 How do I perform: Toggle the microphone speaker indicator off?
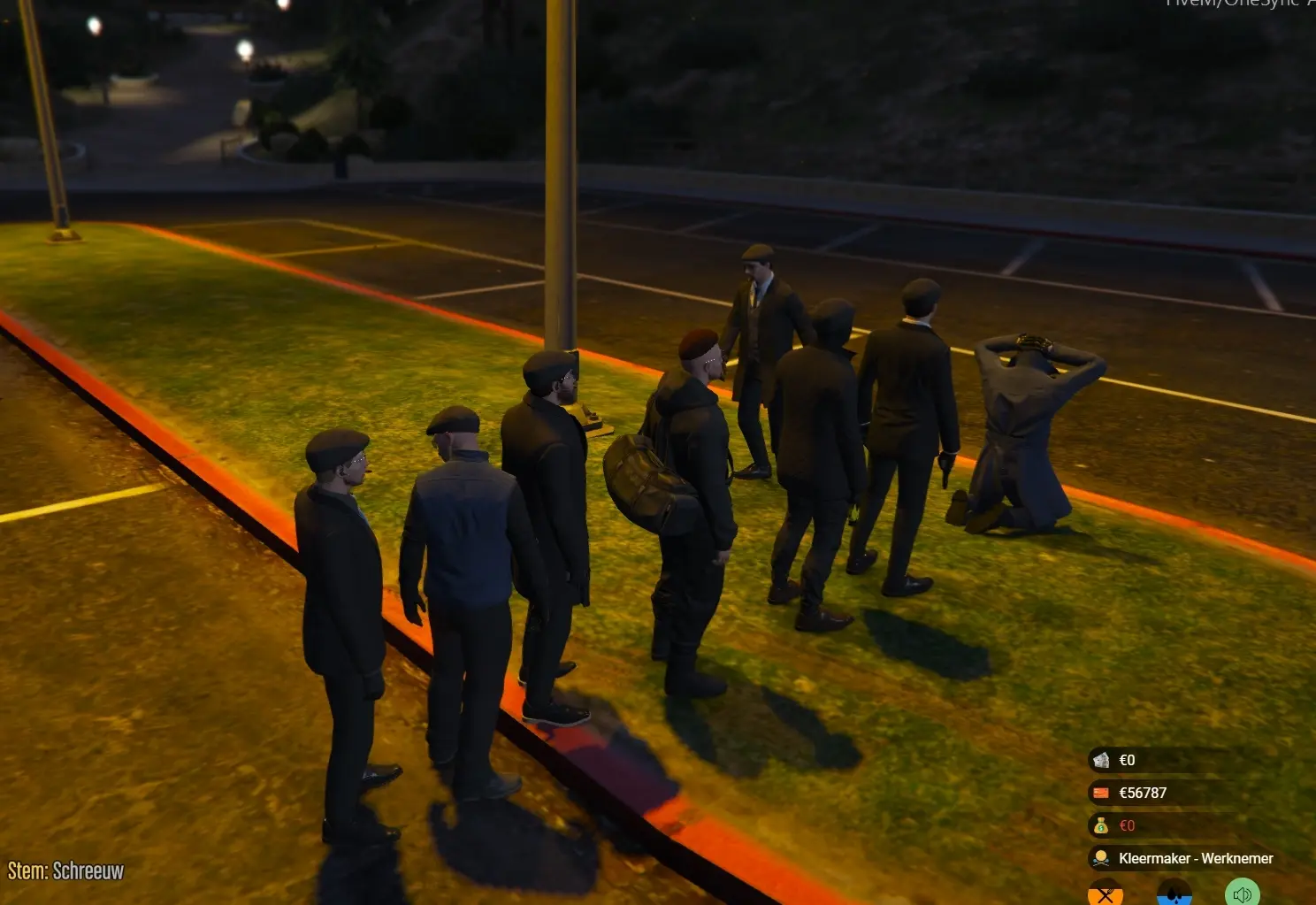click(1242, 893)
